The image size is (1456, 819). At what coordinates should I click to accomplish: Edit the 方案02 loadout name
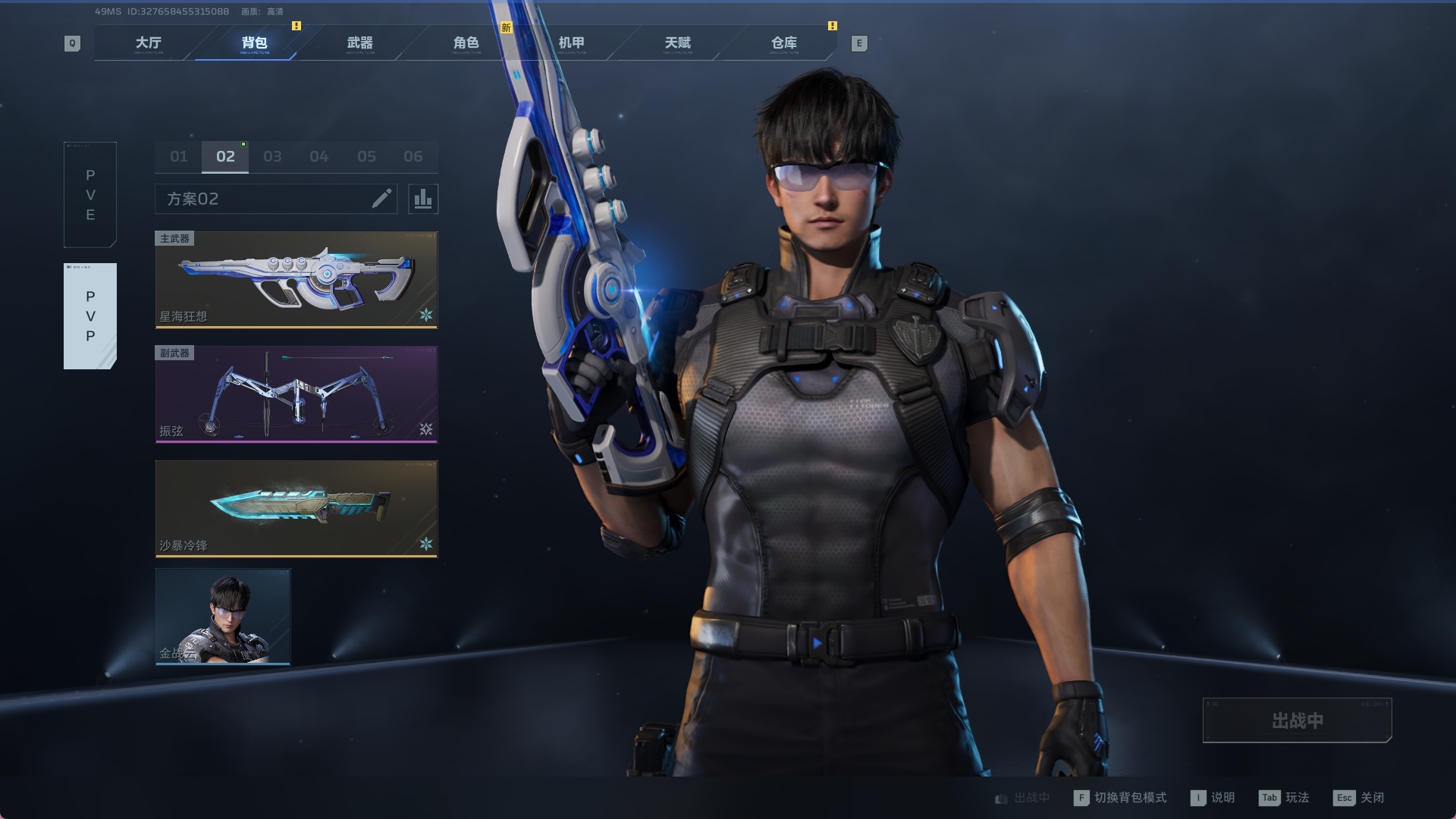[x=381, y=199]
